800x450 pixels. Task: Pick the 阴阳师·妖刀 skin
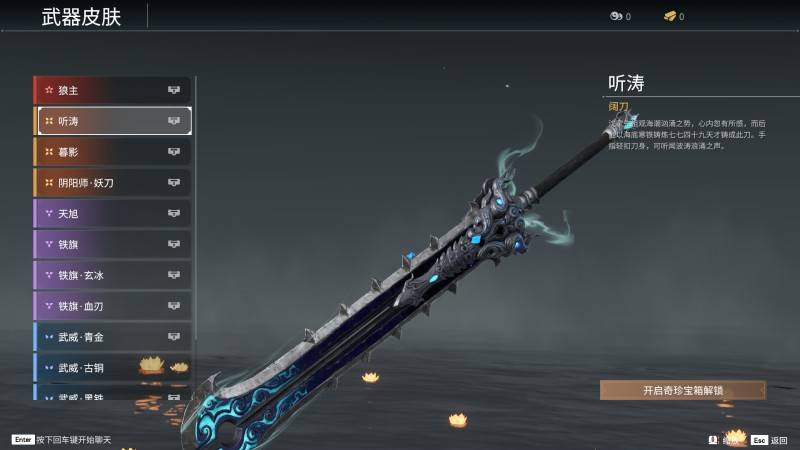coord(112,183)
